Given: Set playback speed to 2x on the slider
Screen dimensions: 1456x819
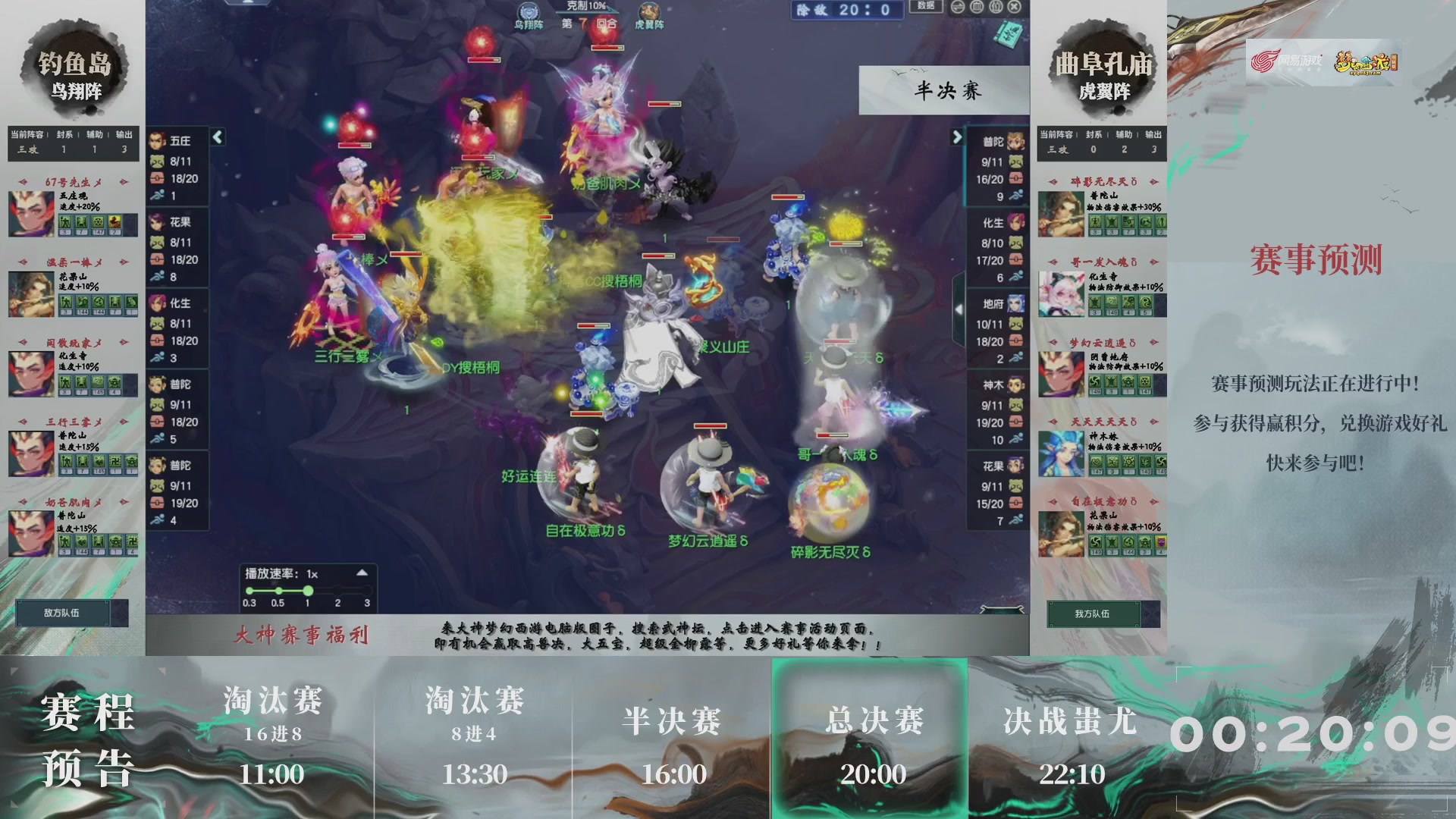Looking at the screenshot, I should click(x=337, y=588).
